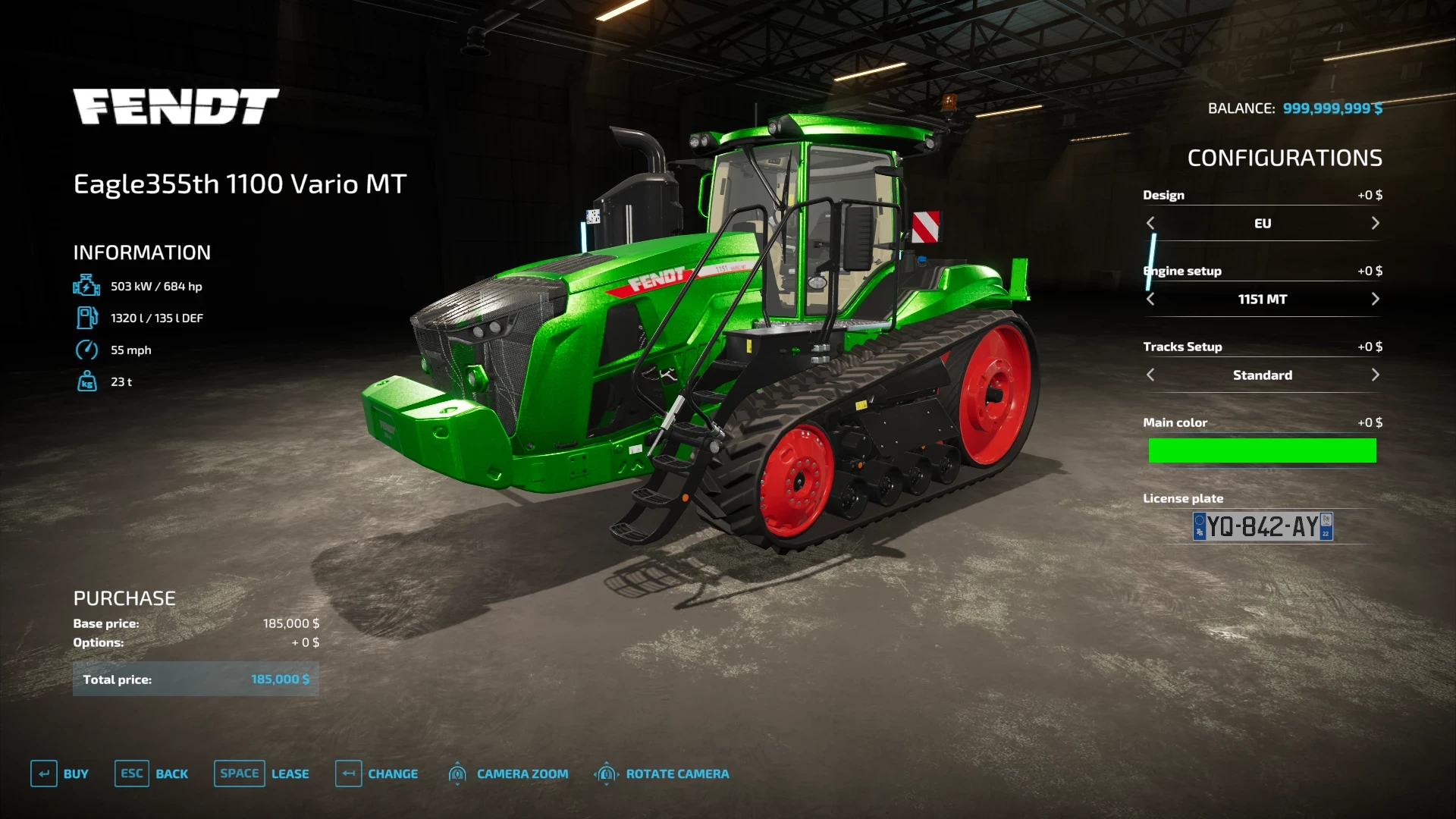Cycle Tracks Setup past Standard with right arrow
The height and width of the screenshot is (819, 1456).
[1375, 375]
